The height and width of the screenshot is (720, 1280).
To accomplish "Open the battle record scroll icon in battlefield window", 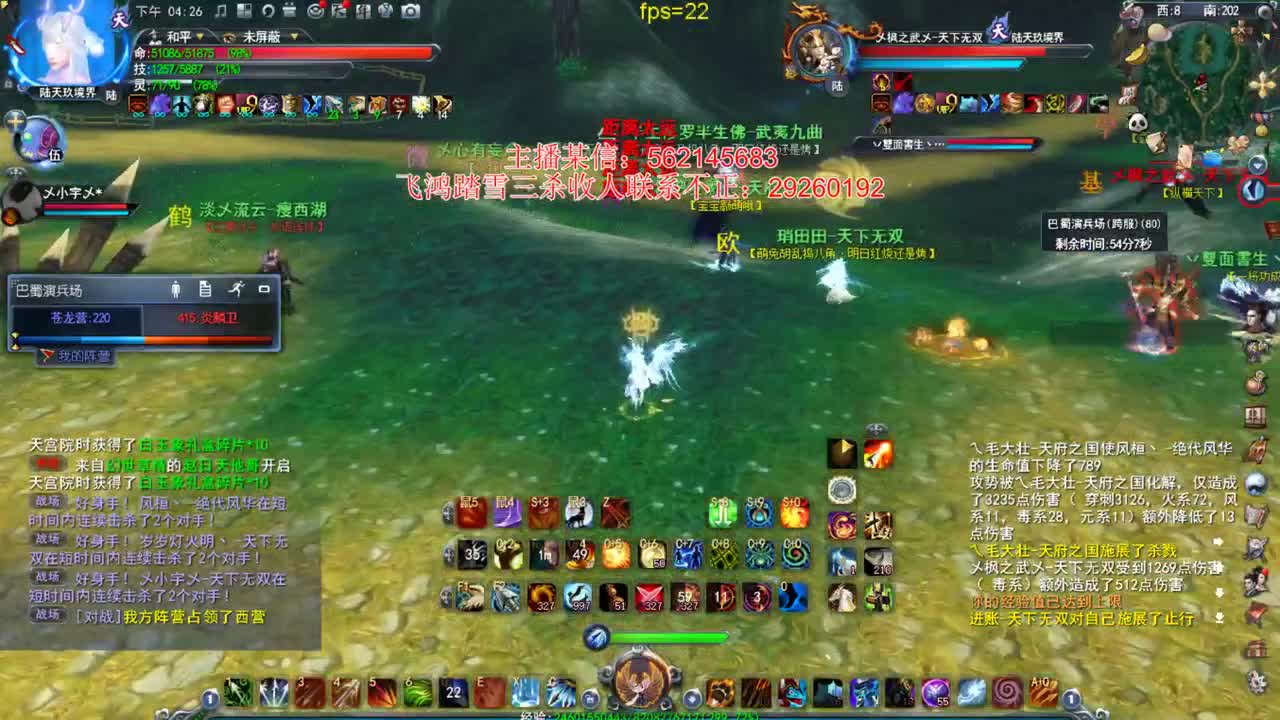I will click(205, 289).
